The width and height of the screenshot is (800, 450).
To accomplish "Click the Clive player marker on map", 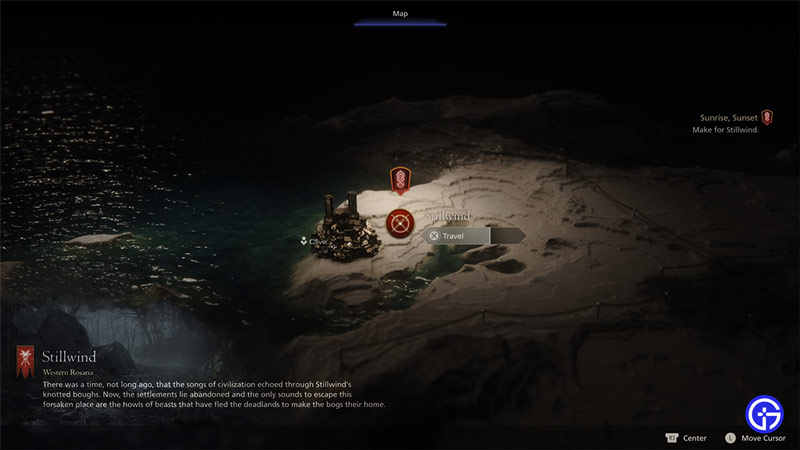I will pos(313,241).
